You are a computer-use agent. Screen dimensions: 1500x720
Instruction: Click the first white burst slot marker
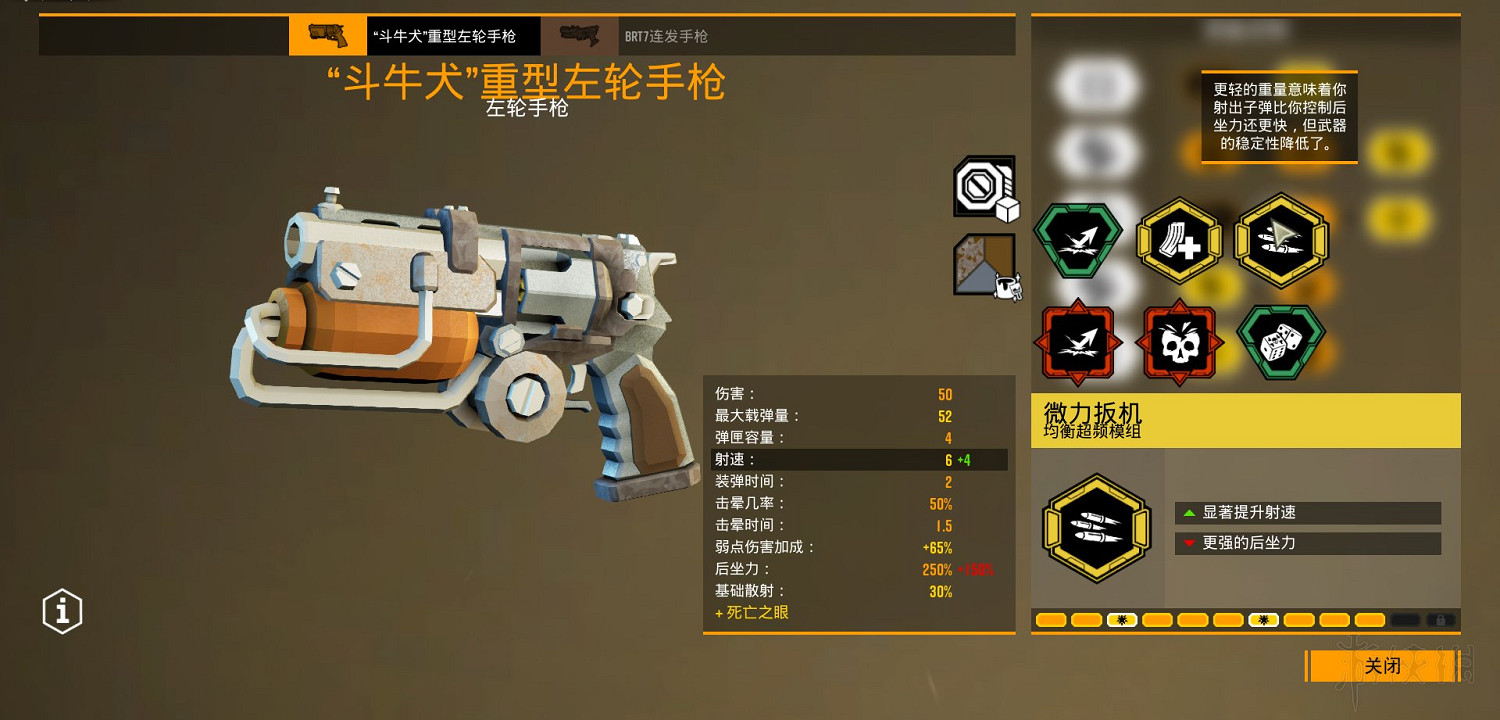click(x=1122, y=620)
